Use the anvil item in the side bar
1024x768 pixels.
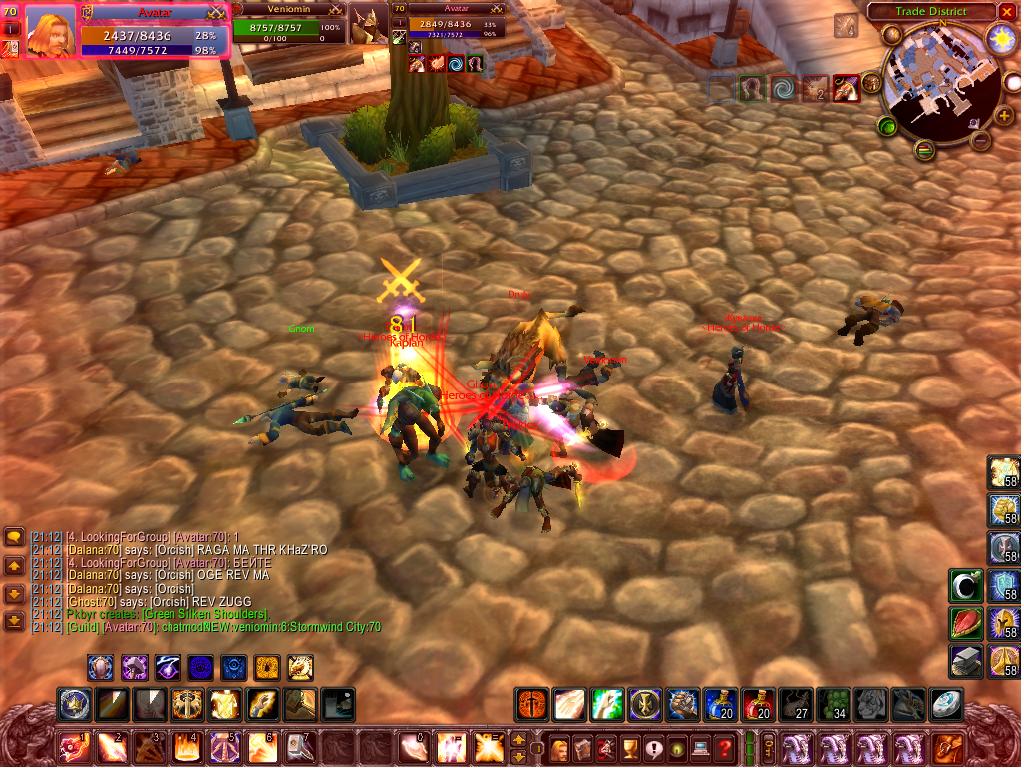(x=966, y=661)
